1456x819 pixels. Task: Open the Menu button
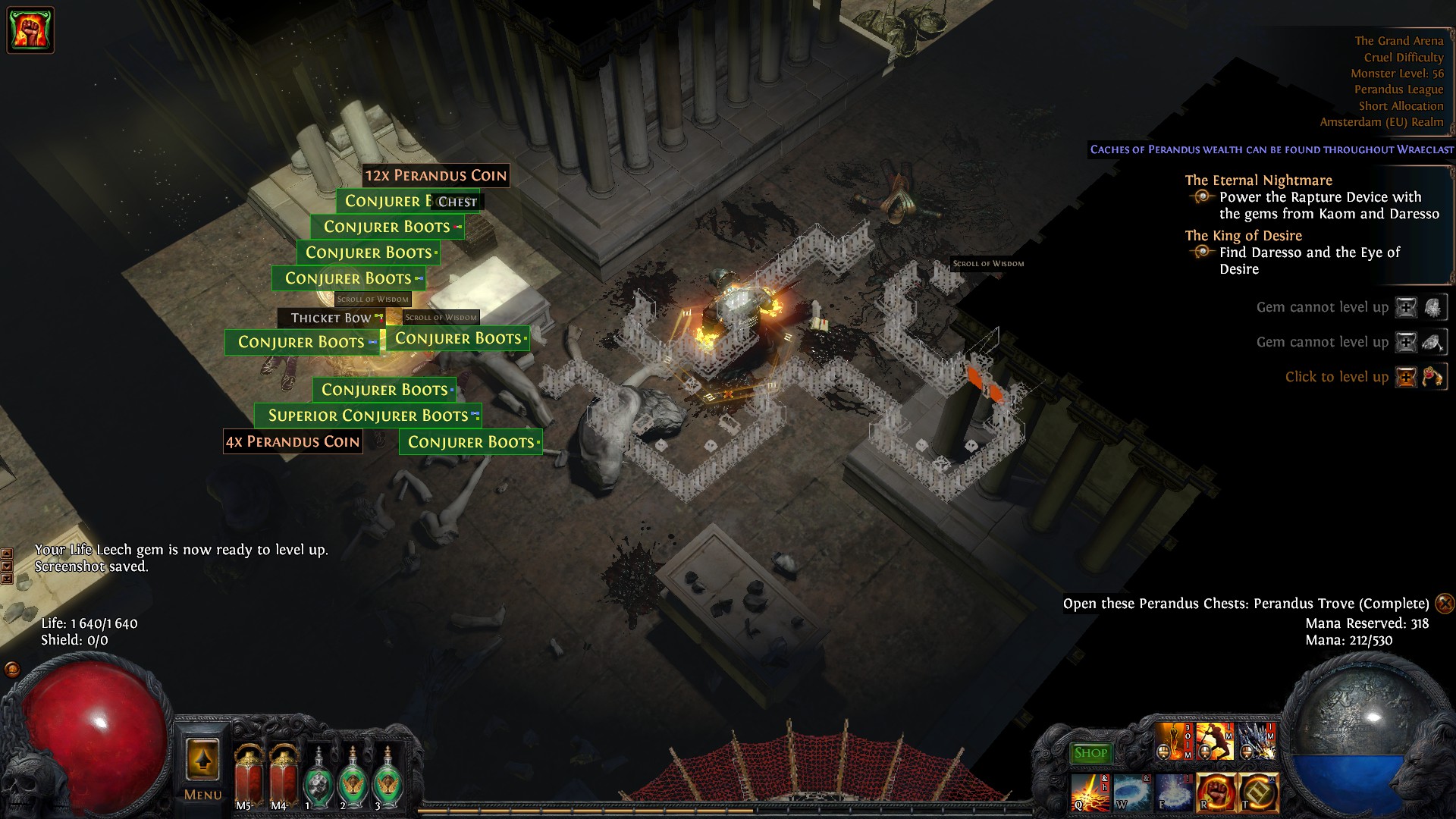[202, 766]
